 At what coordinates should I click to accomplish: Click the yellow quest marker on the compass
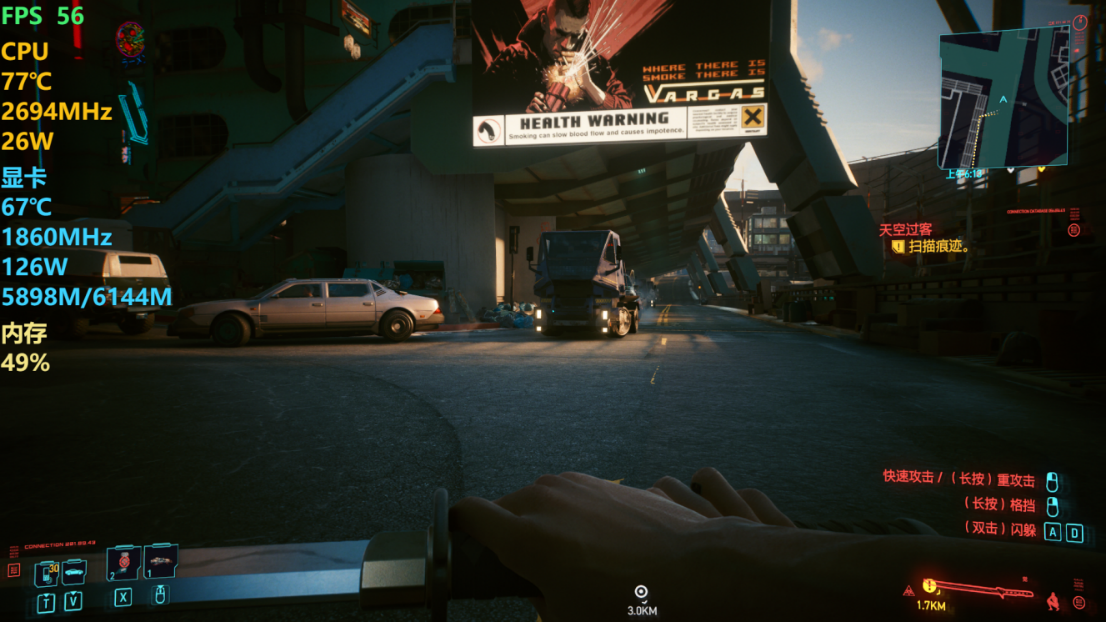tap(929, 586)
